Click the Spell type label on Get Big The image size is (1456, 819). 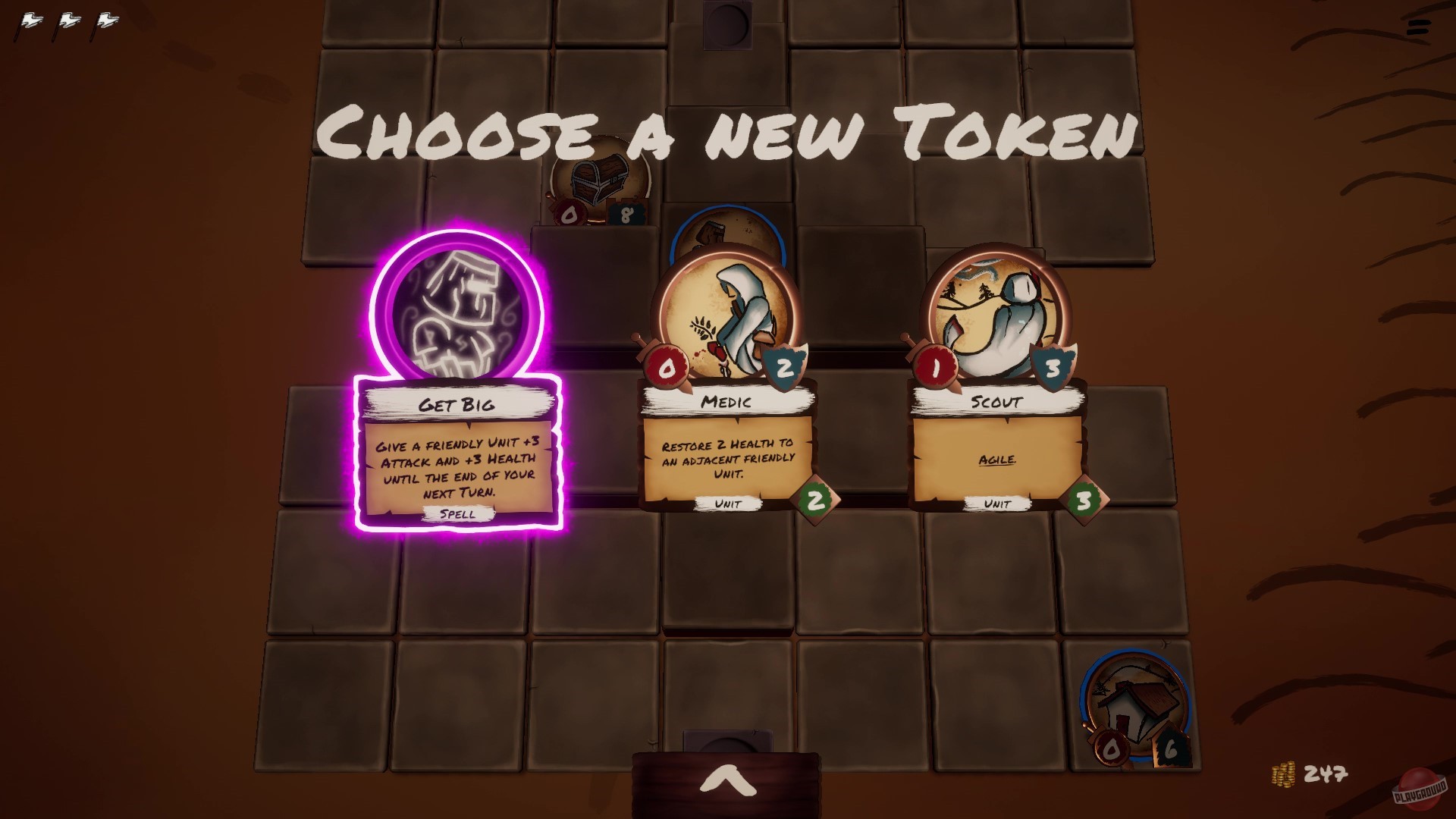(x=456, y=514)
